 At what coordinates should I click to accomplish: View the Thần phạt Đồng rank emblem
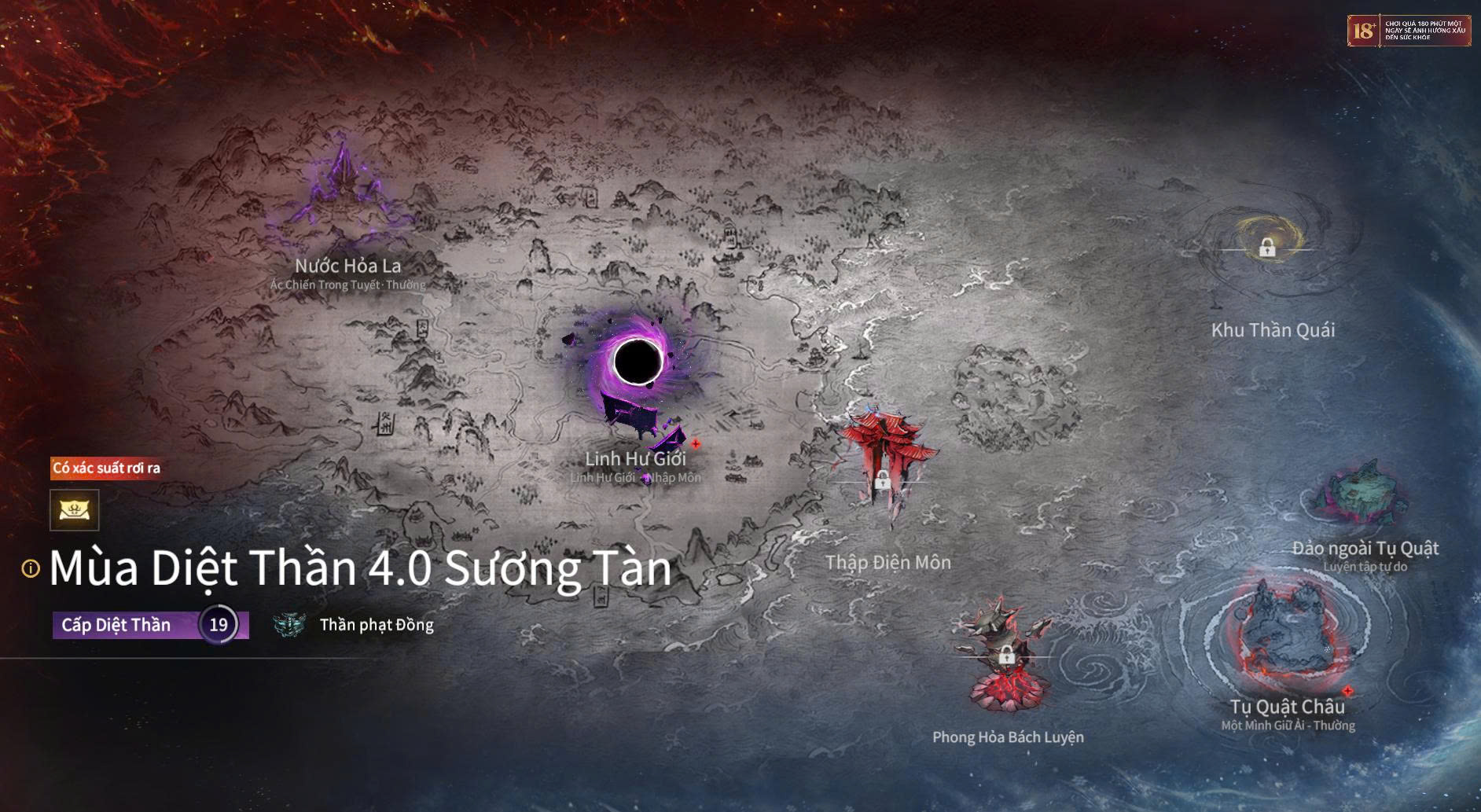click(x=289, y=625)
